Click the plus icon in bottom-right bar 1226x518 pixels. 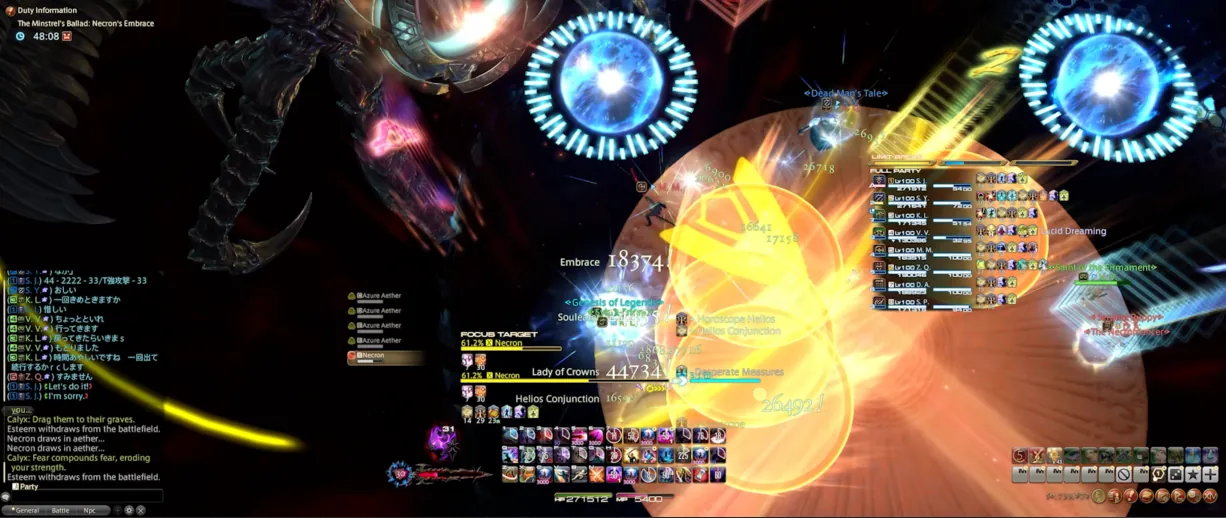[x=1209, y=474]
